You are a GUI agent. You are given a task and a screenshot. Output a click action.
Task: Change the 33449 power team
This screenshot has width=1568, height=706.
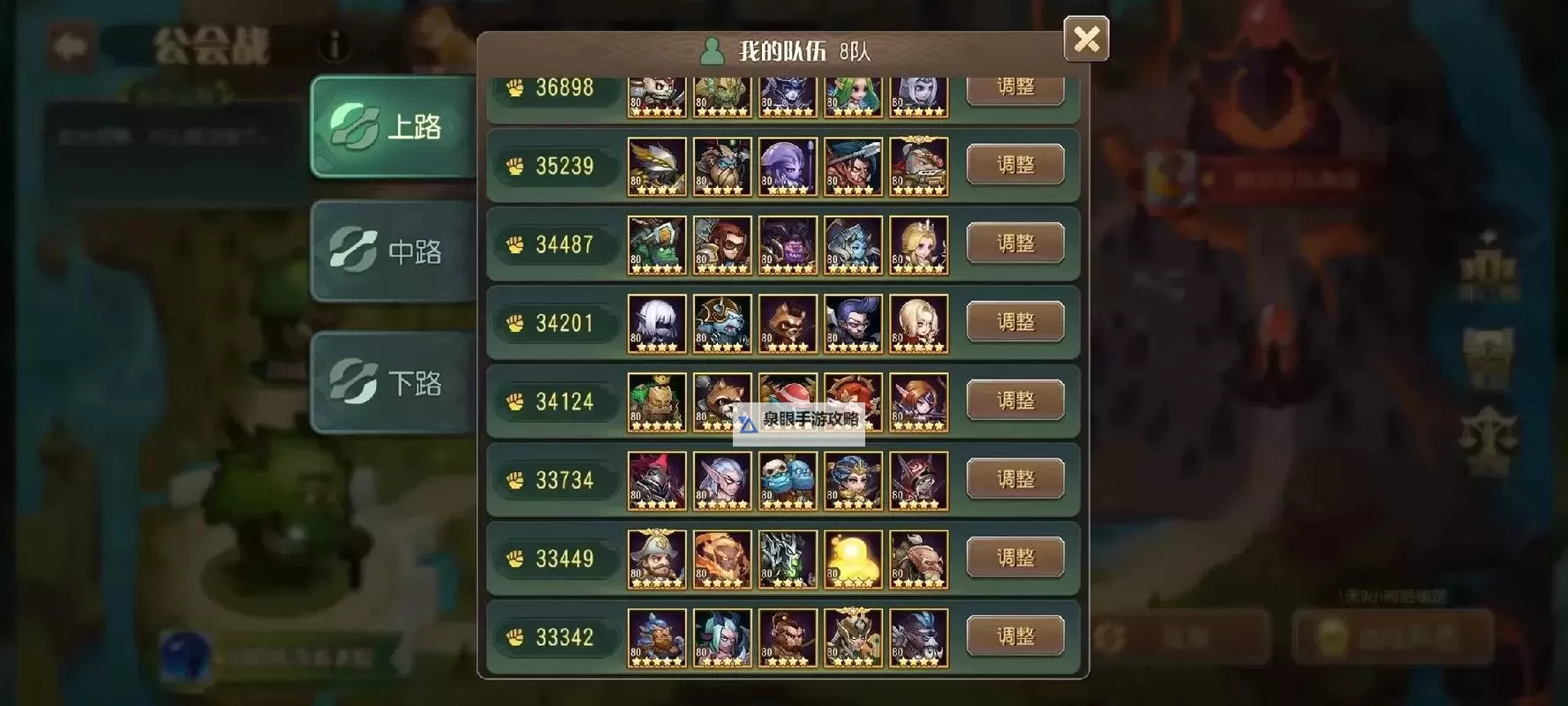[x=1014, y=558]
